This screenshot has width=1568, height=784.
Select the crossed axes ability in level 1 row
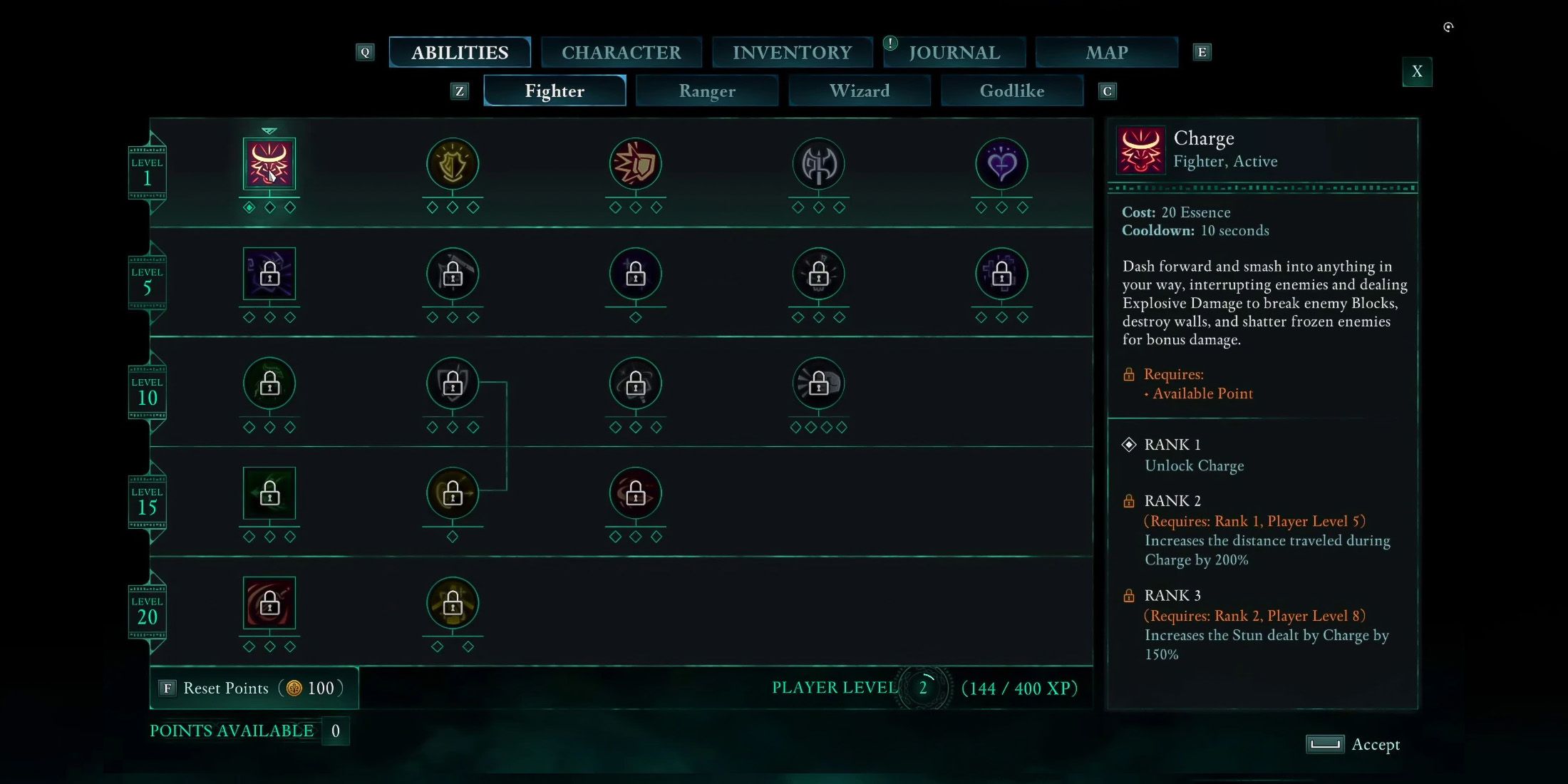(818, 165)
